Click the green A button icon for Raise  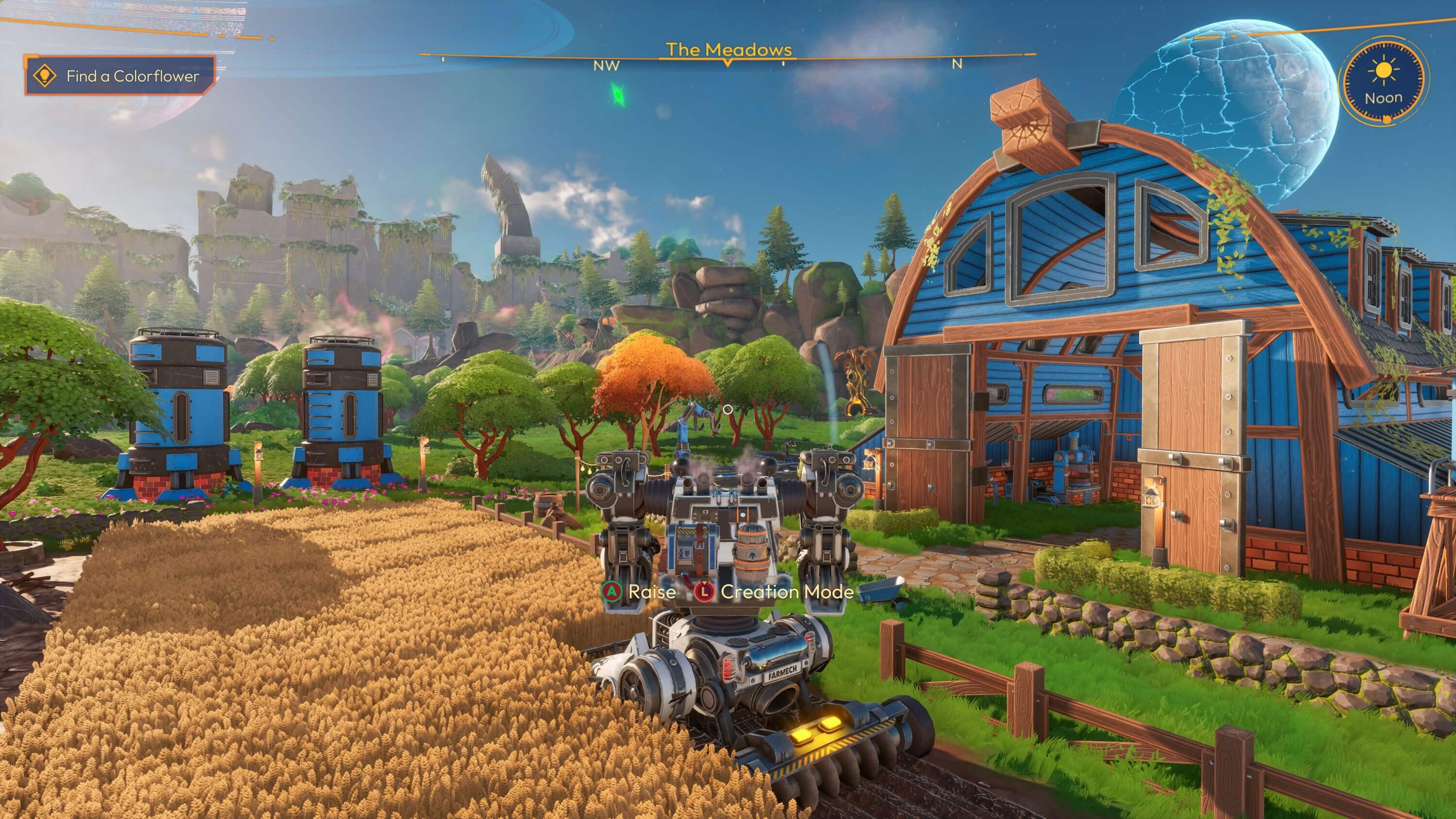612,591
